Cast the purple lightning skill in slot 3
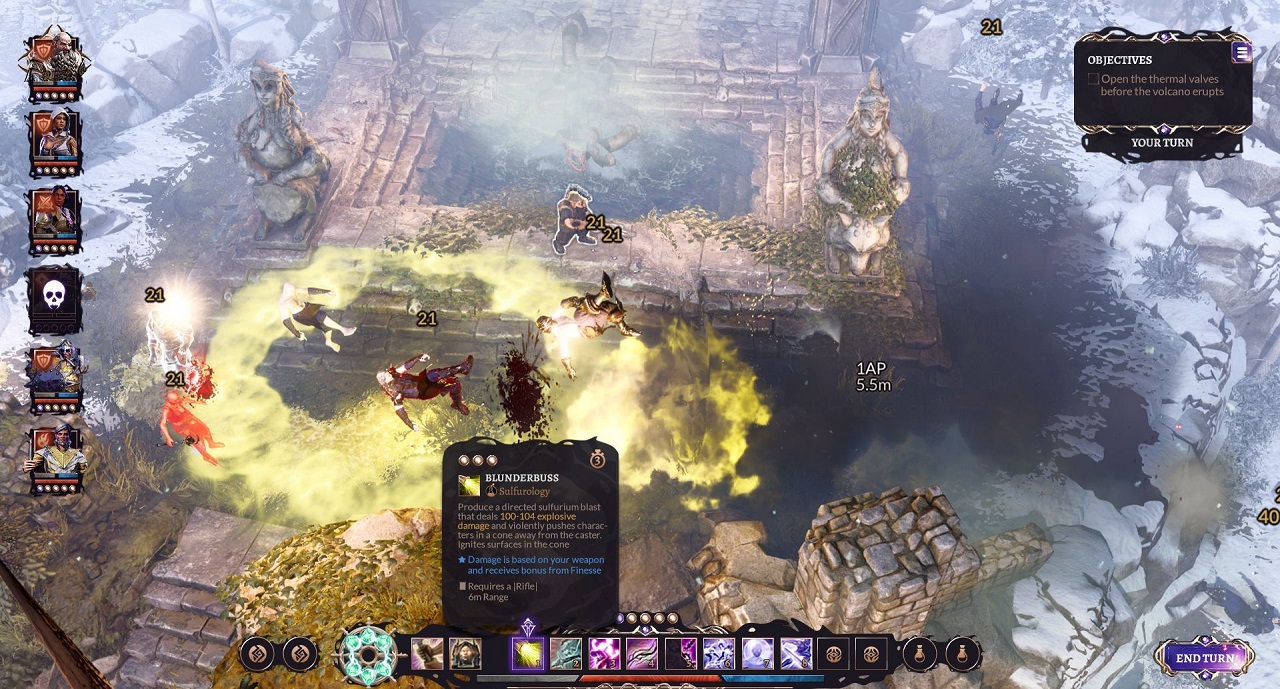Viewport: 1280px width, 689px height. pos(604,654)
